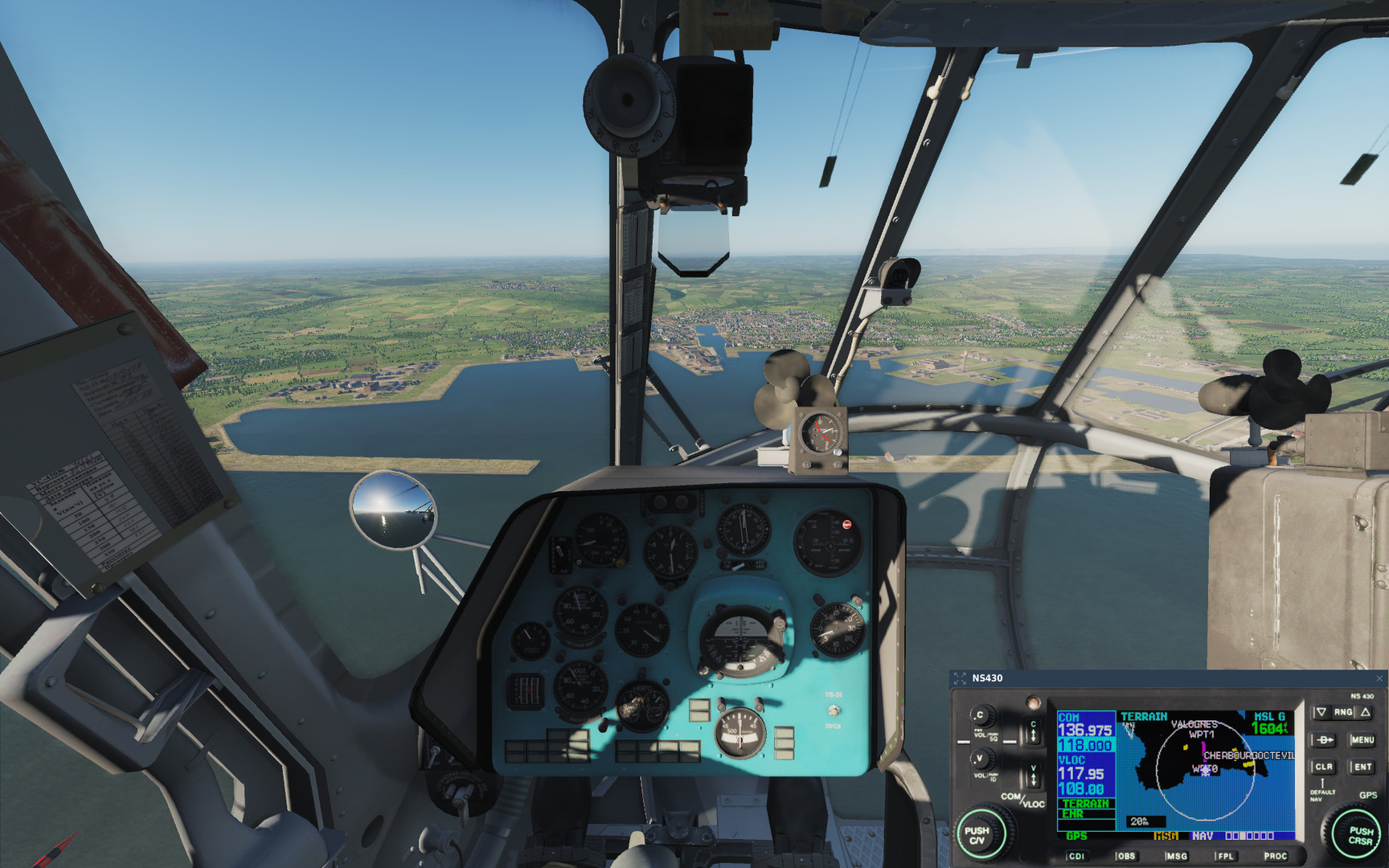Open the MENU page on the NS430
Screen dimensions: 1389x868
(x=1364, y=739)
